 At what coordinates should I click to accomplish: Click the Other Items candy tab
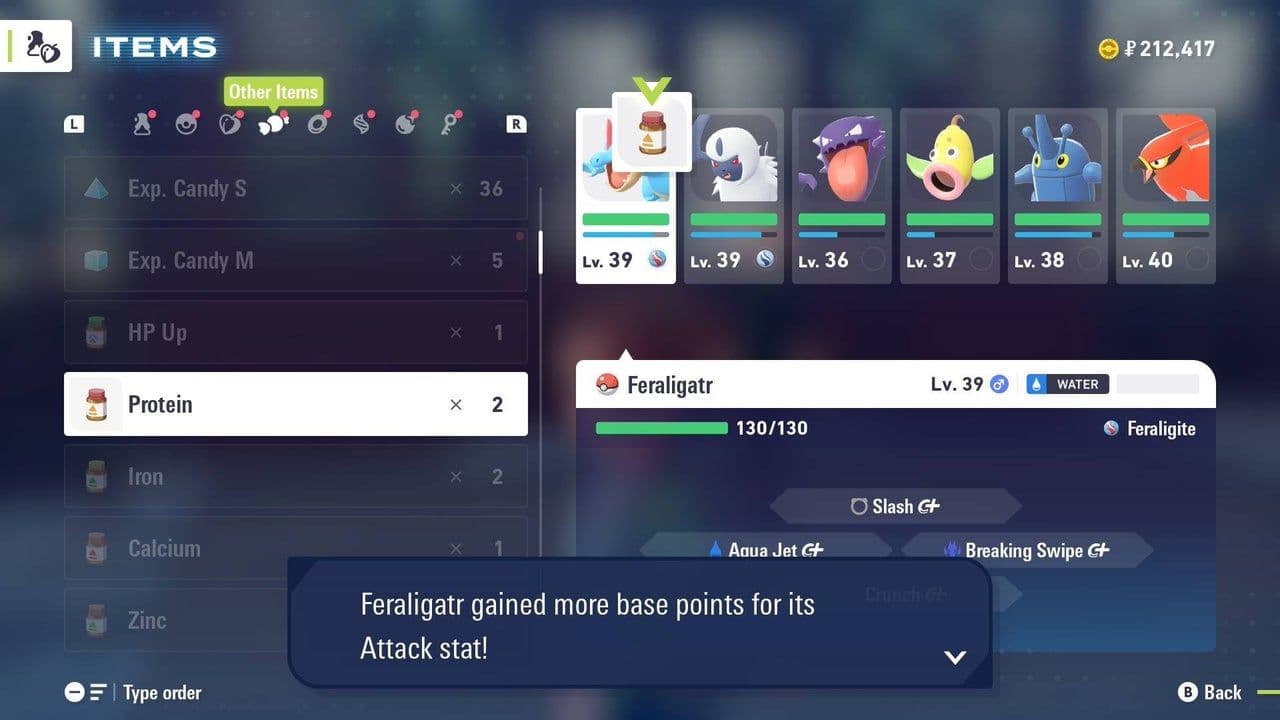(x=273, y=124)
